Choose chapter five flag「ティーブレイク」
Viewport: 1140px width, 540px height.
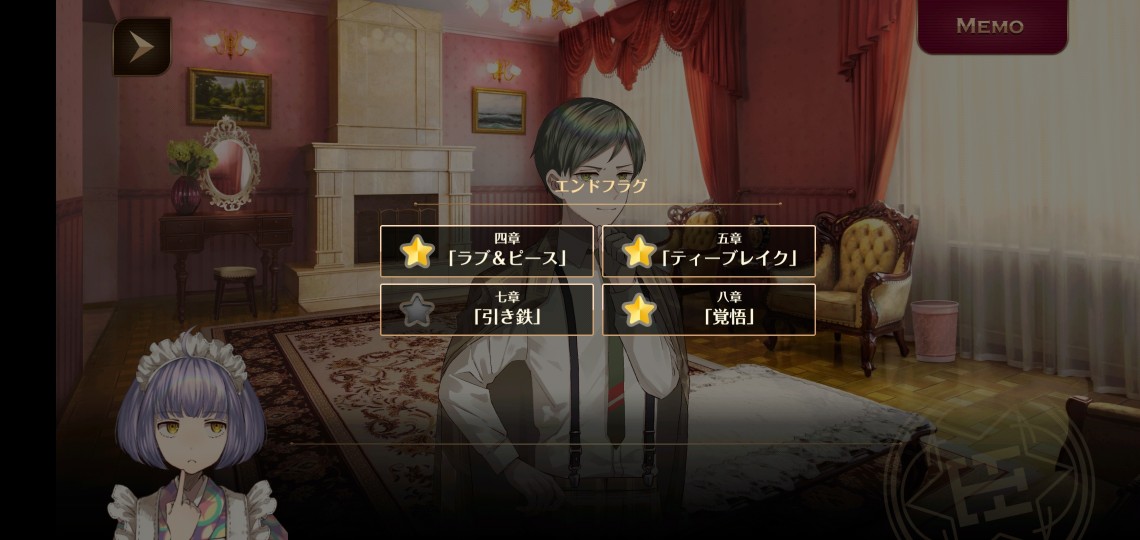[708, 251]
